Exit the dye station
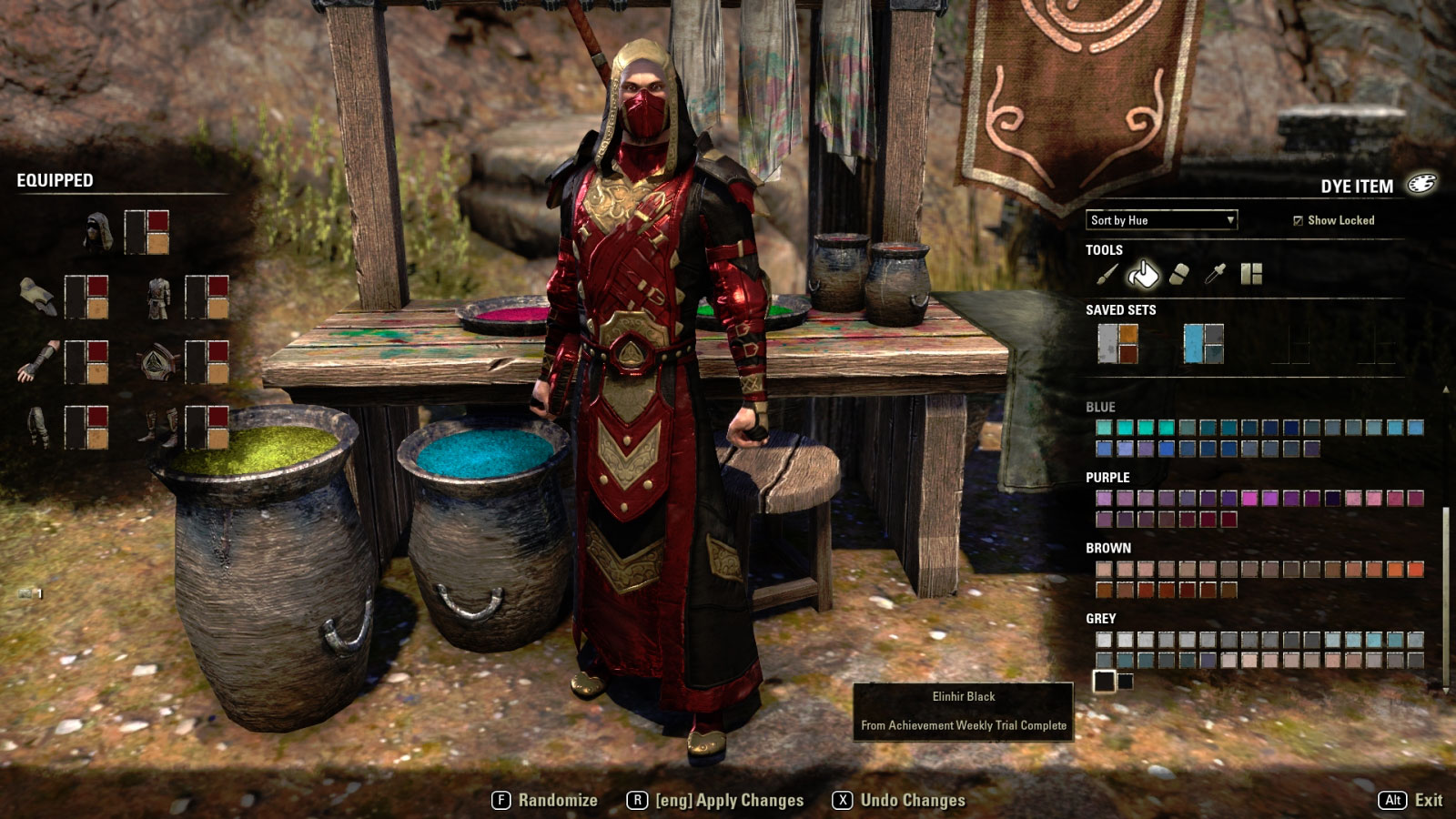This screenshot has height=819, width=1456. 1410,800
